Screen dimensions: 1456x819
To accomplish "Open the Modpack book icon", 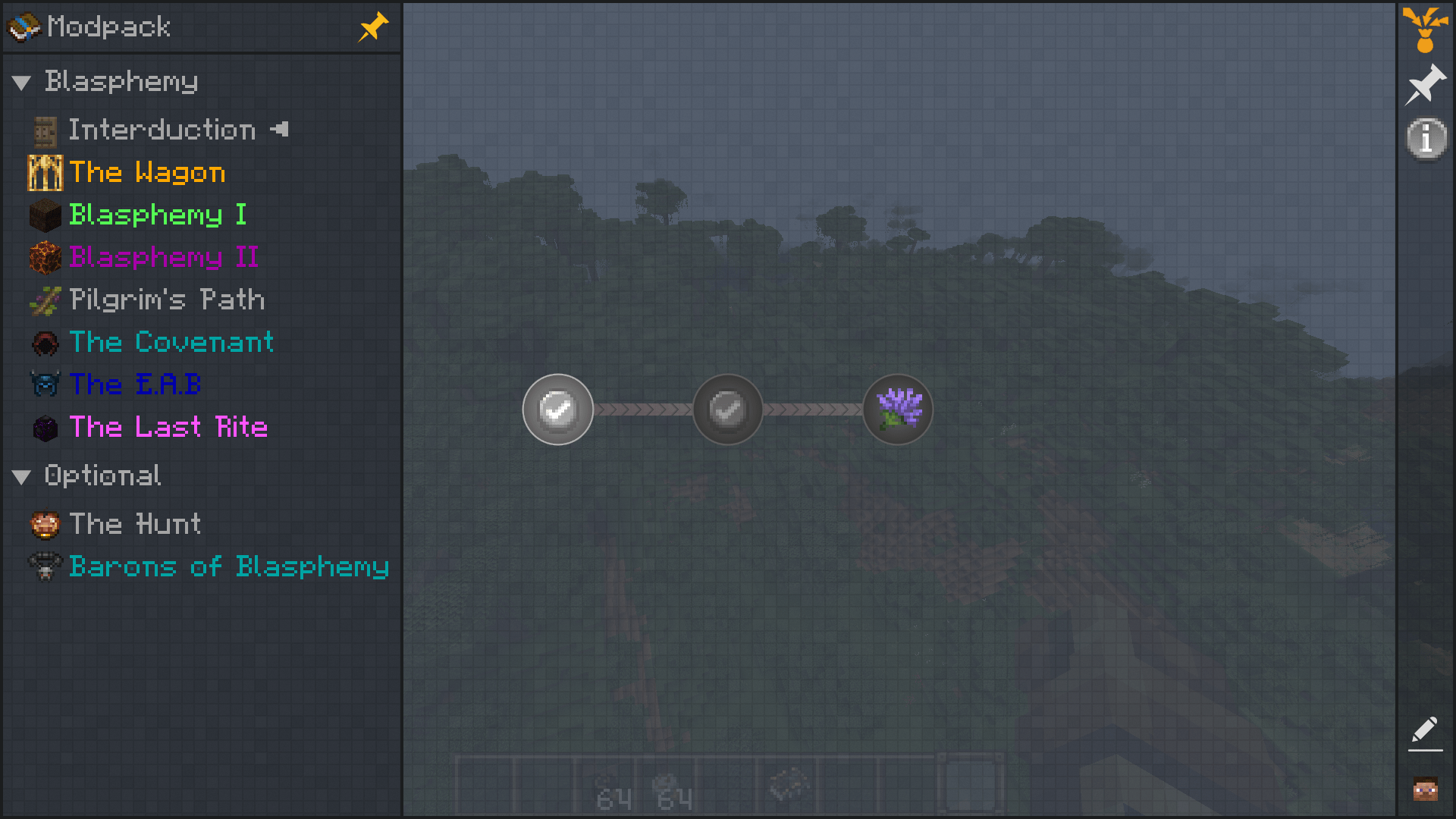I will pyautogui.click(x=23, y=27).
